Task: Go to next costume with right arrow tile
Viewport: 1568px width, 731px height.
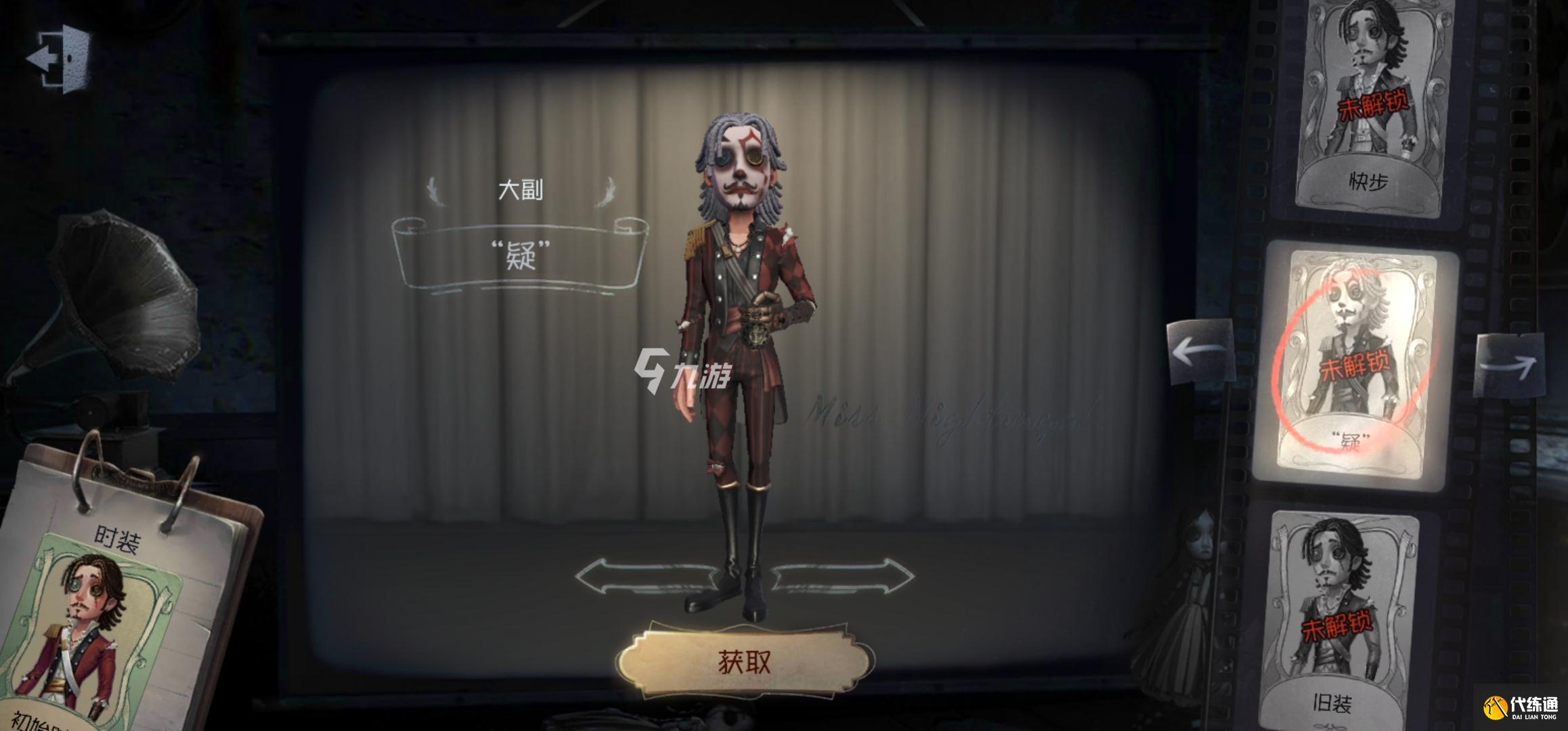Action: click(x=1509, y=366)
